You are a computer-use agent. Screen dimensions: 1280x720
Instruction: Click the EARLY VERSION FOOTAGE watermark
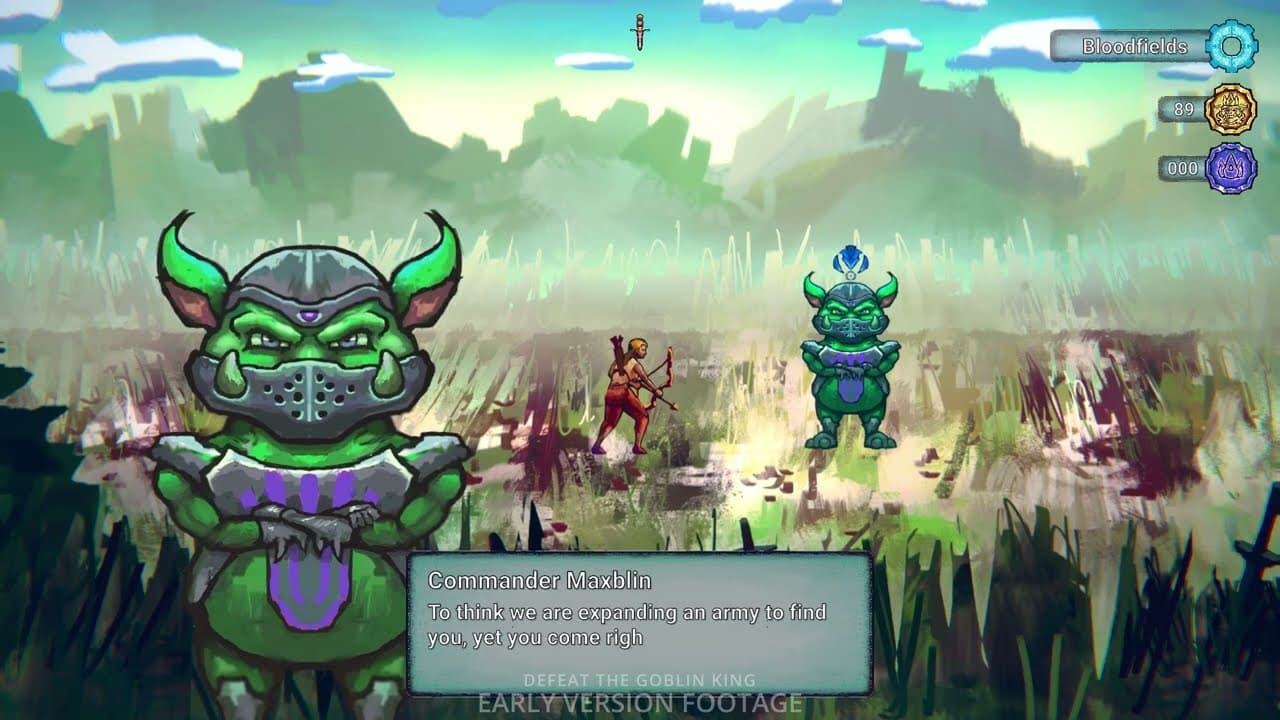(640, 702)
